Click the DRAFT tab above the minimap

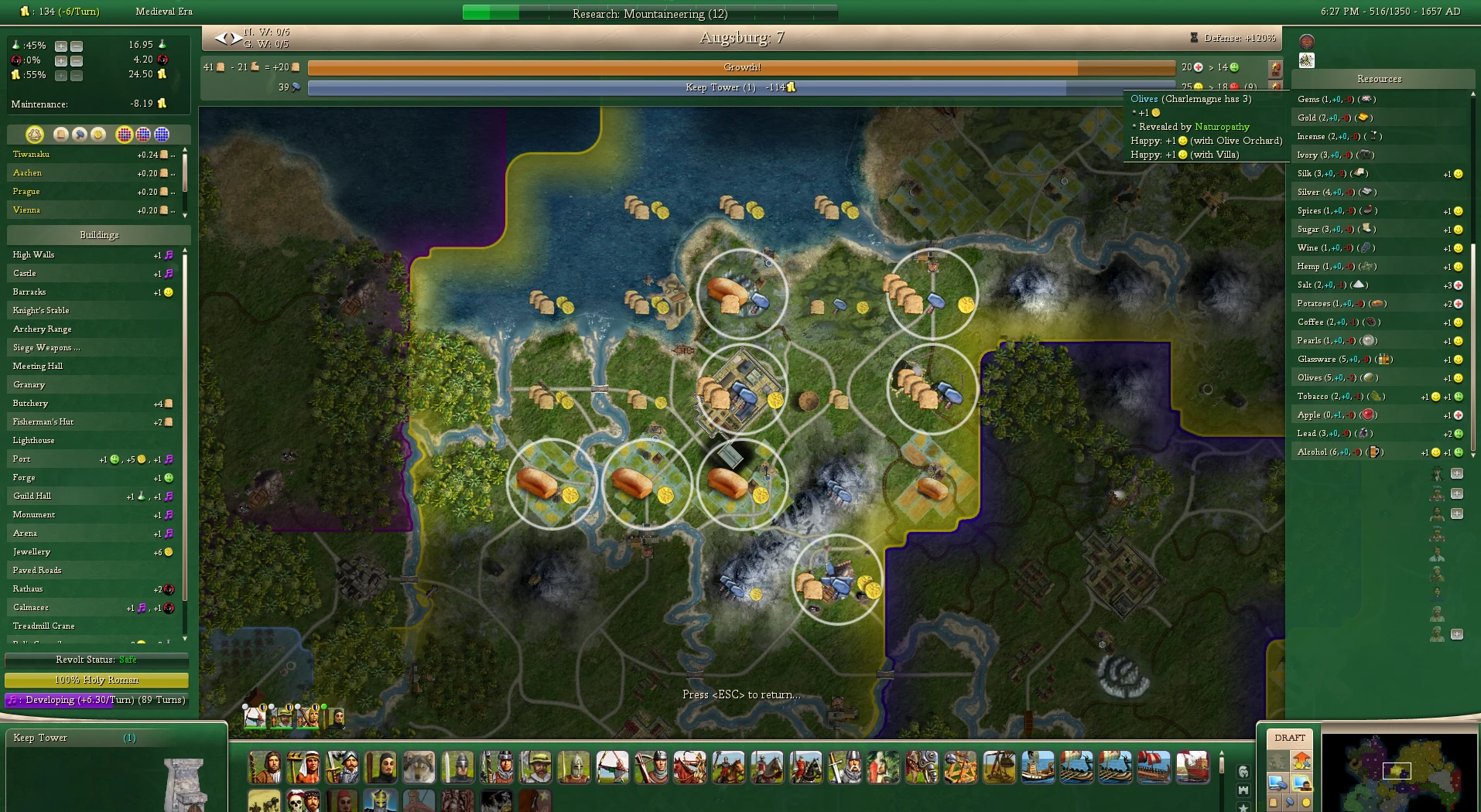[x=1290, y=737]
